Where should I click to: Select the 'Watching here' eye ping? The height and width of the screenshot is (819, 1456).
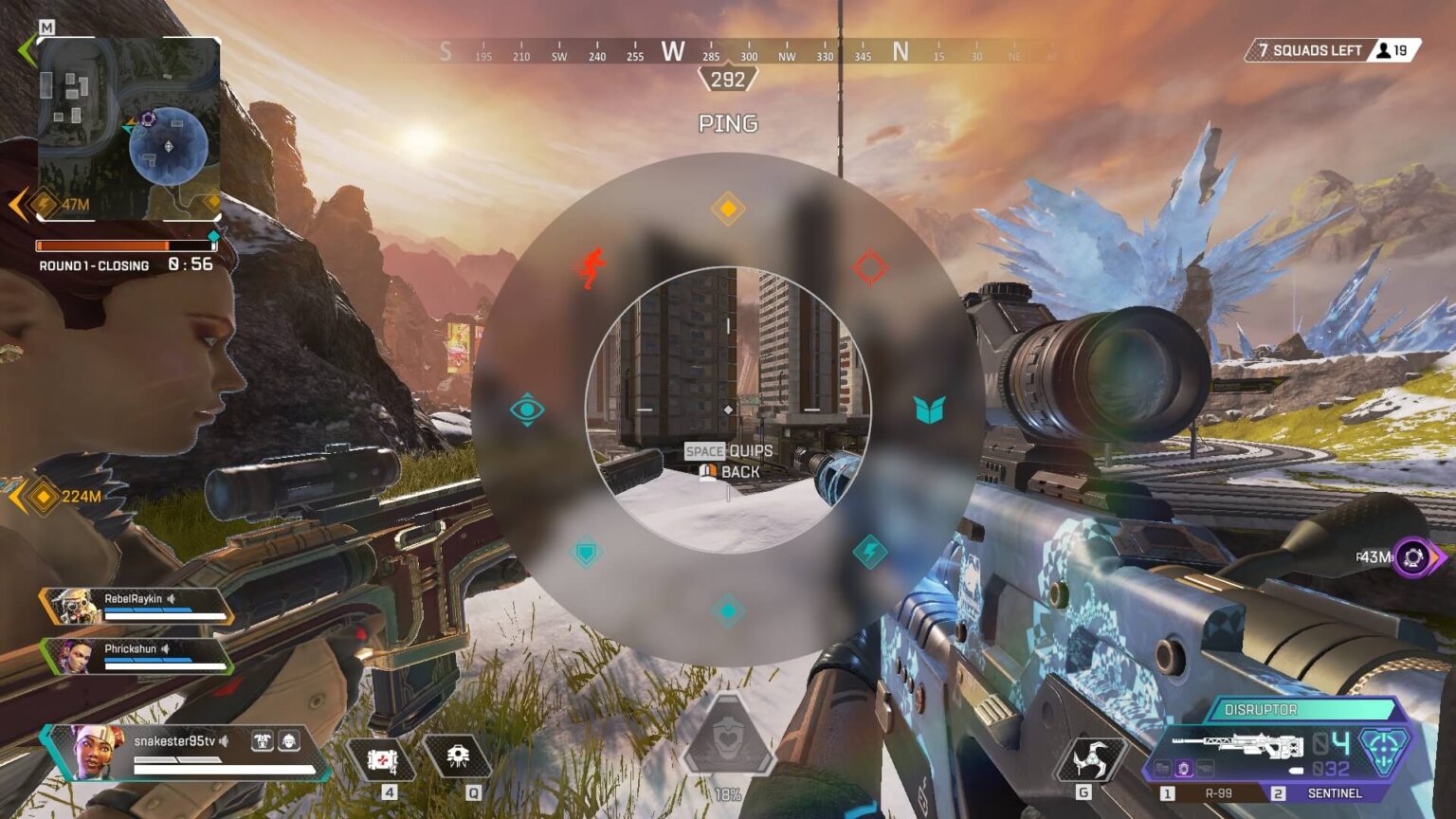(527, 408)
